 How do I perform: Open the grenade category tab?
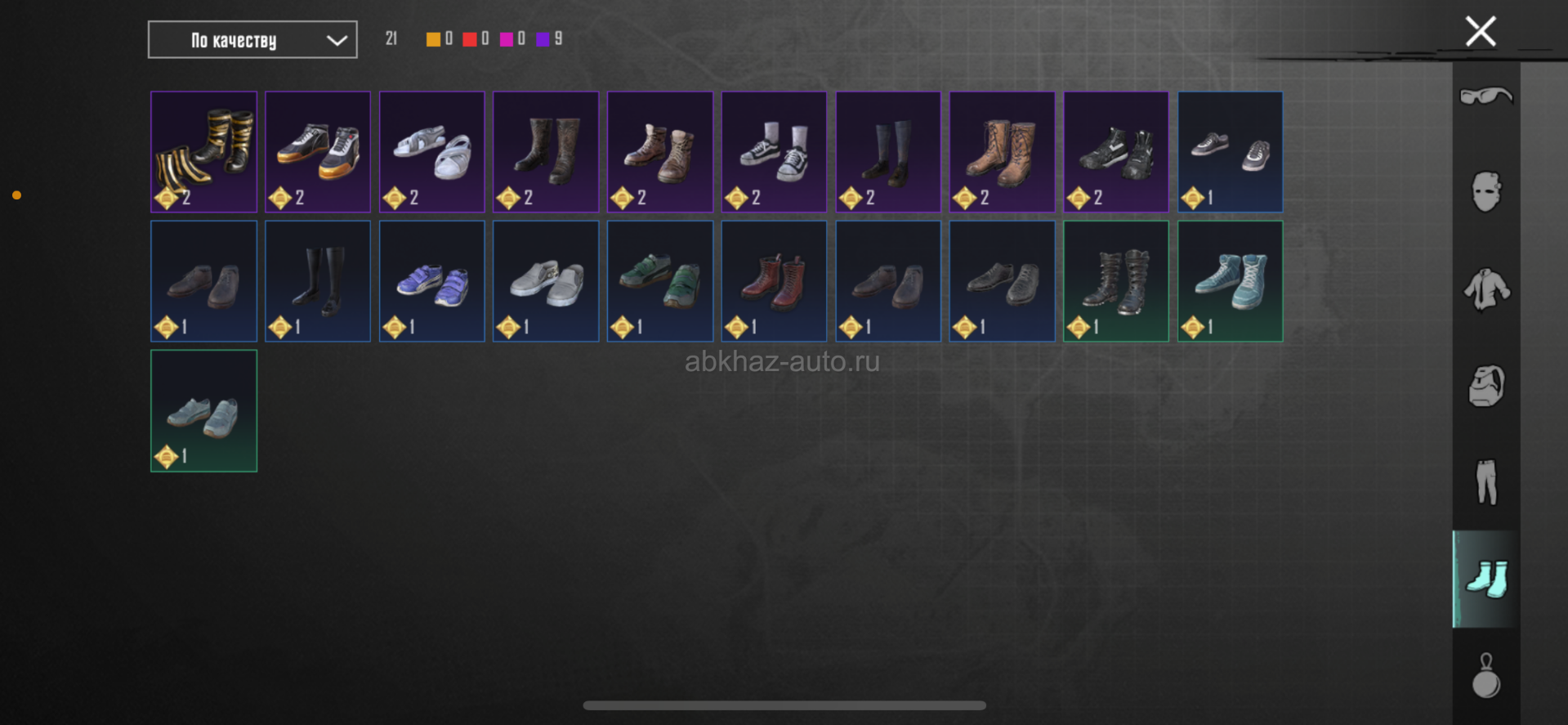(1485, 675)
